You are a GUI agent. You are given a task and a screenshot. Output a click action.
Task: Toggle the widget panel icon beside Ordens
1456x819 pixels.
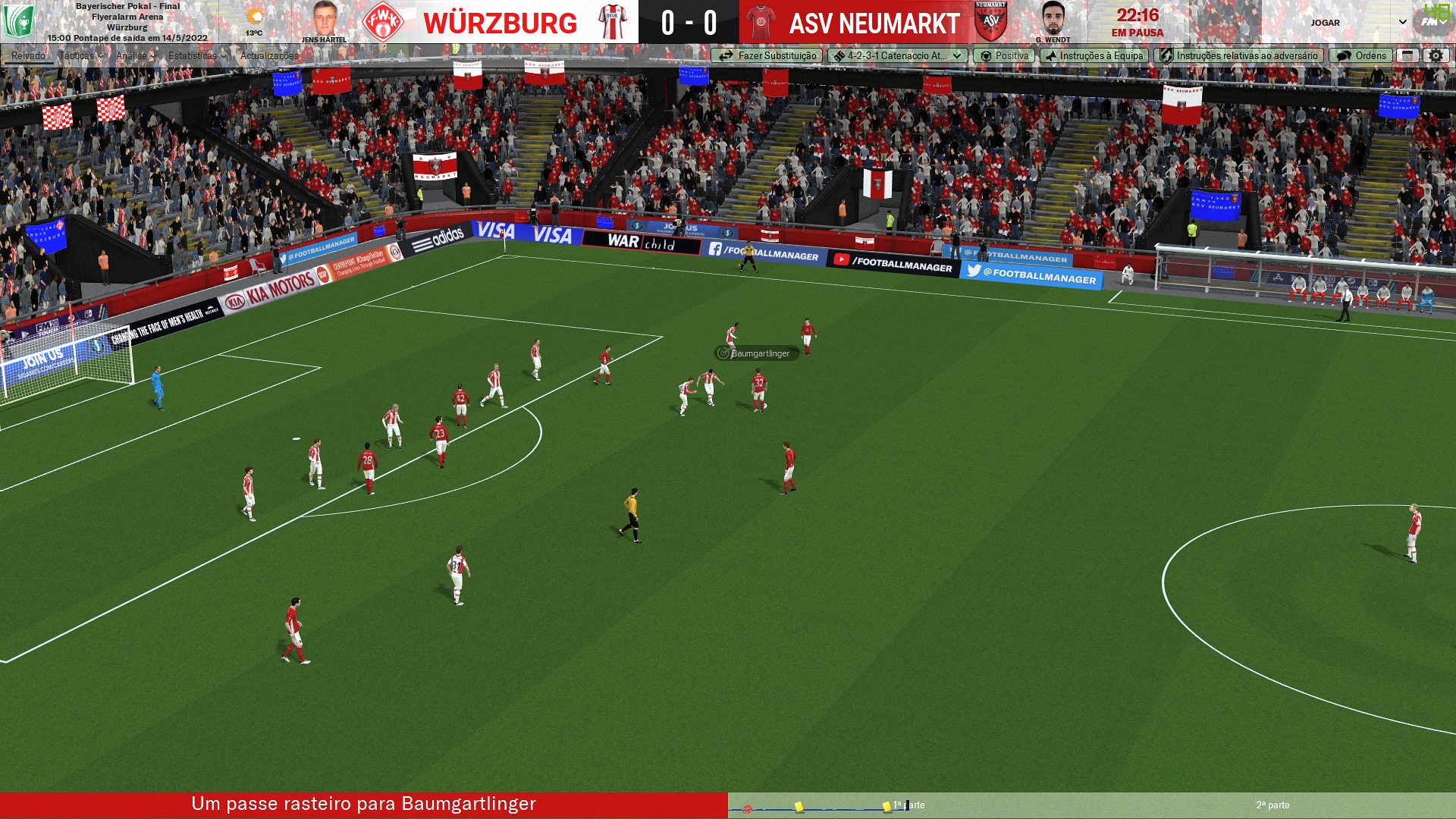pyautogui.click(x=1407, y=55)
